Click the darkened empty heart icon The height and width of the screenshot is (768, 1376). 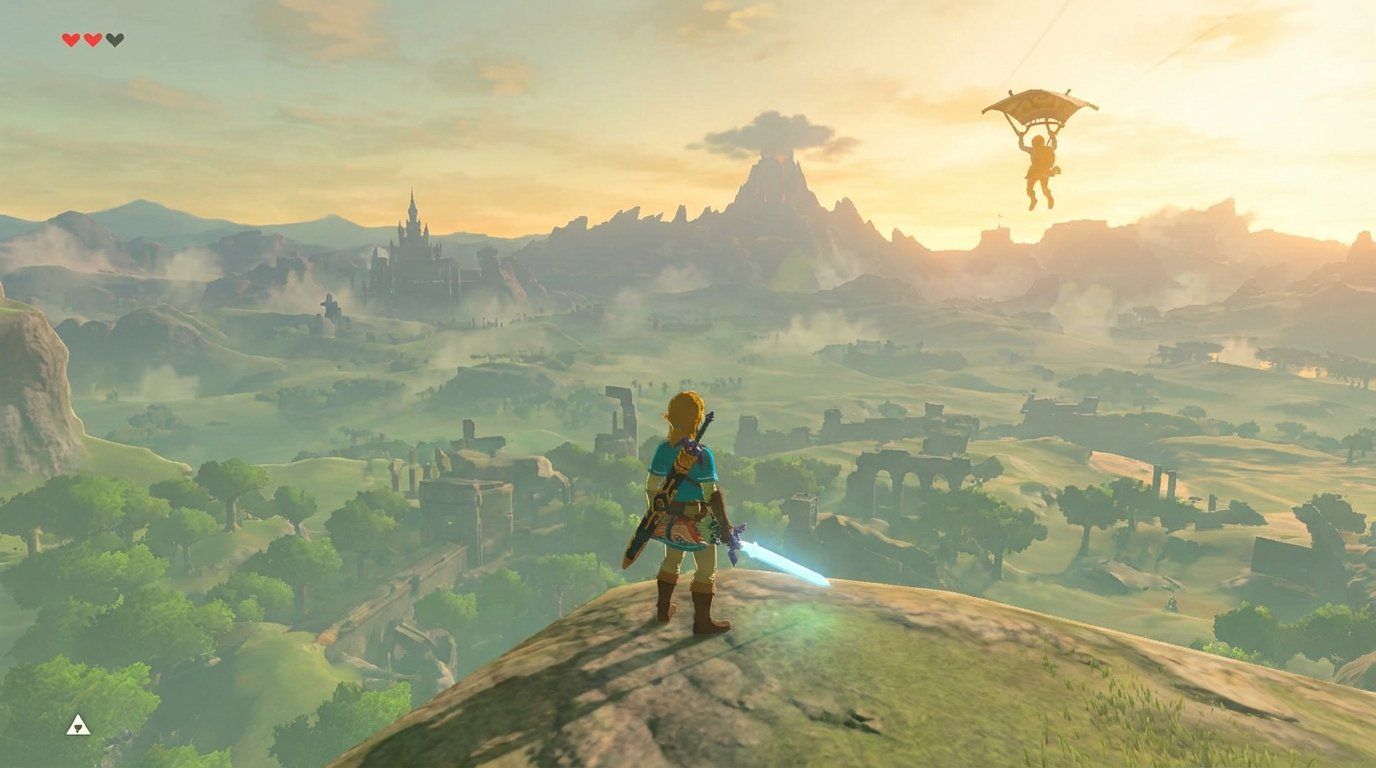(x=116, y=39)
